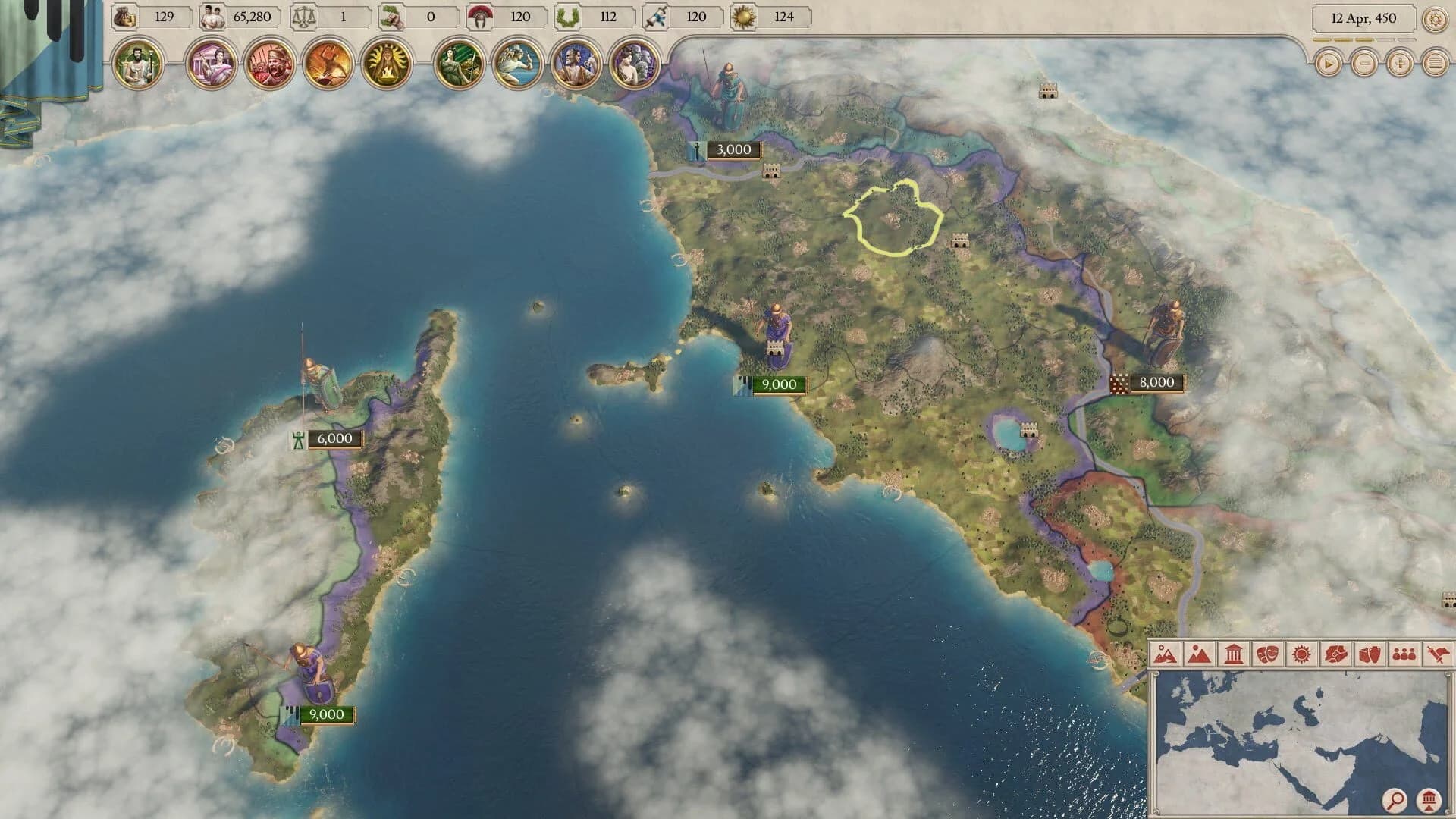Select the diplomacy mapmode with crossed swords icon
The width and height of the screenshot is (1456, 819).
1436,652
